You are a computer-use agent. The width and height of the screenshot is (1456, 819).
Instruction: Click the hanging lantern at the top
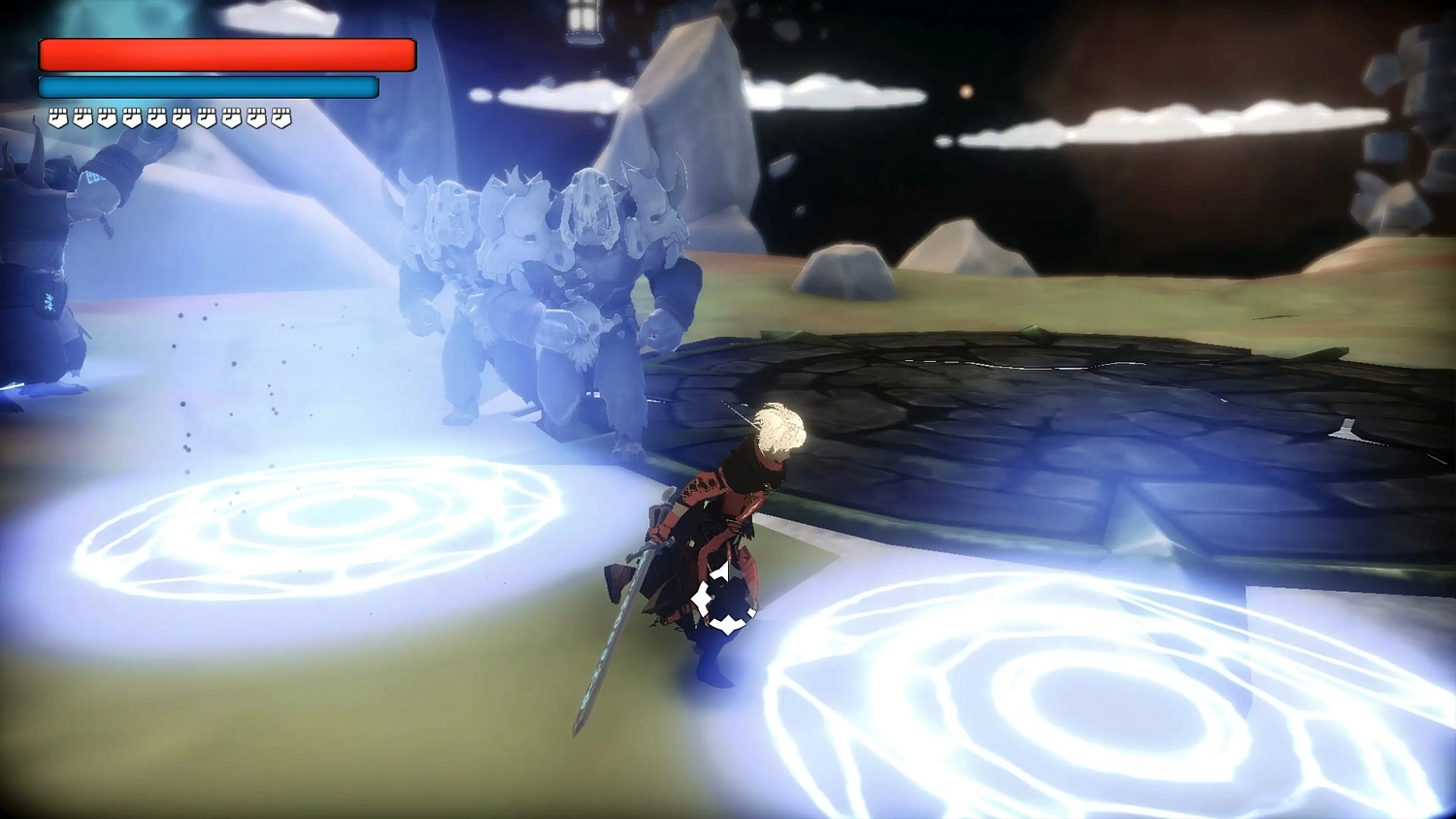[582, 19]
